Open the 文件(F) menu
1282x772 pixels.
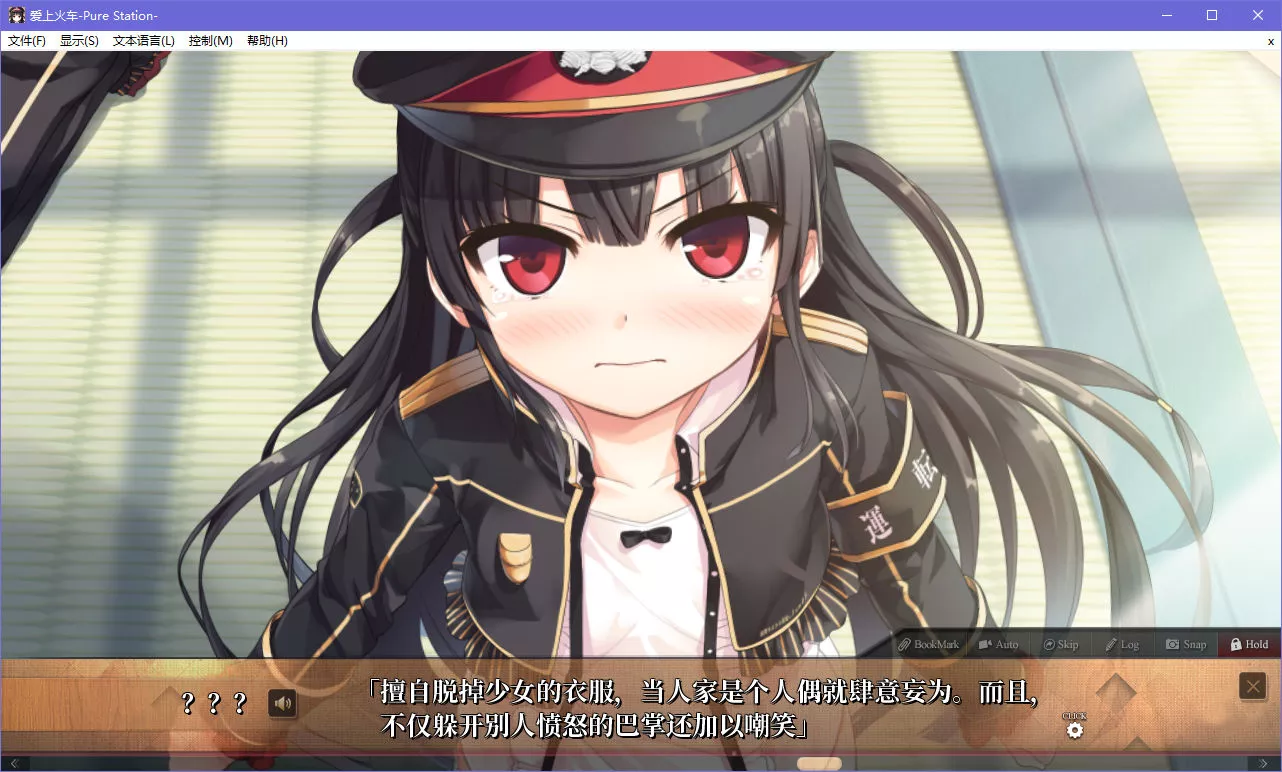point(27,41)
